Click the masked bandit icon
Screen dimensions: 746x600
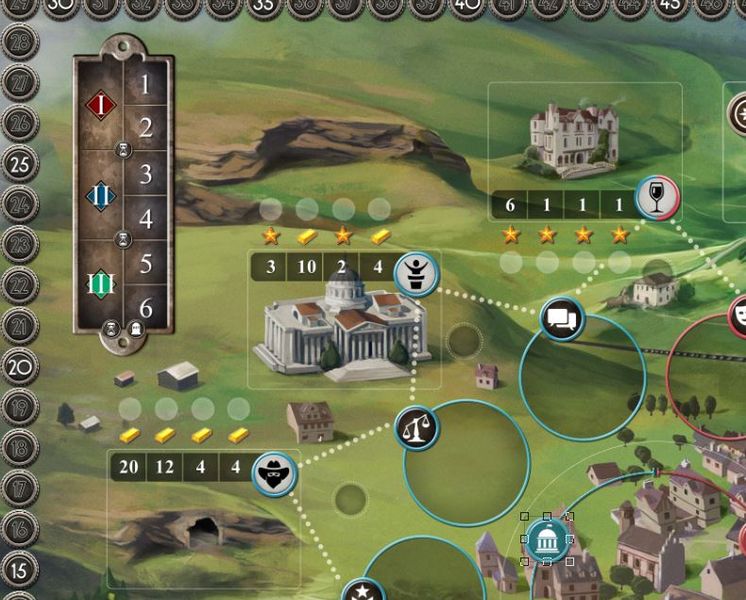click(x=274, y=473)
